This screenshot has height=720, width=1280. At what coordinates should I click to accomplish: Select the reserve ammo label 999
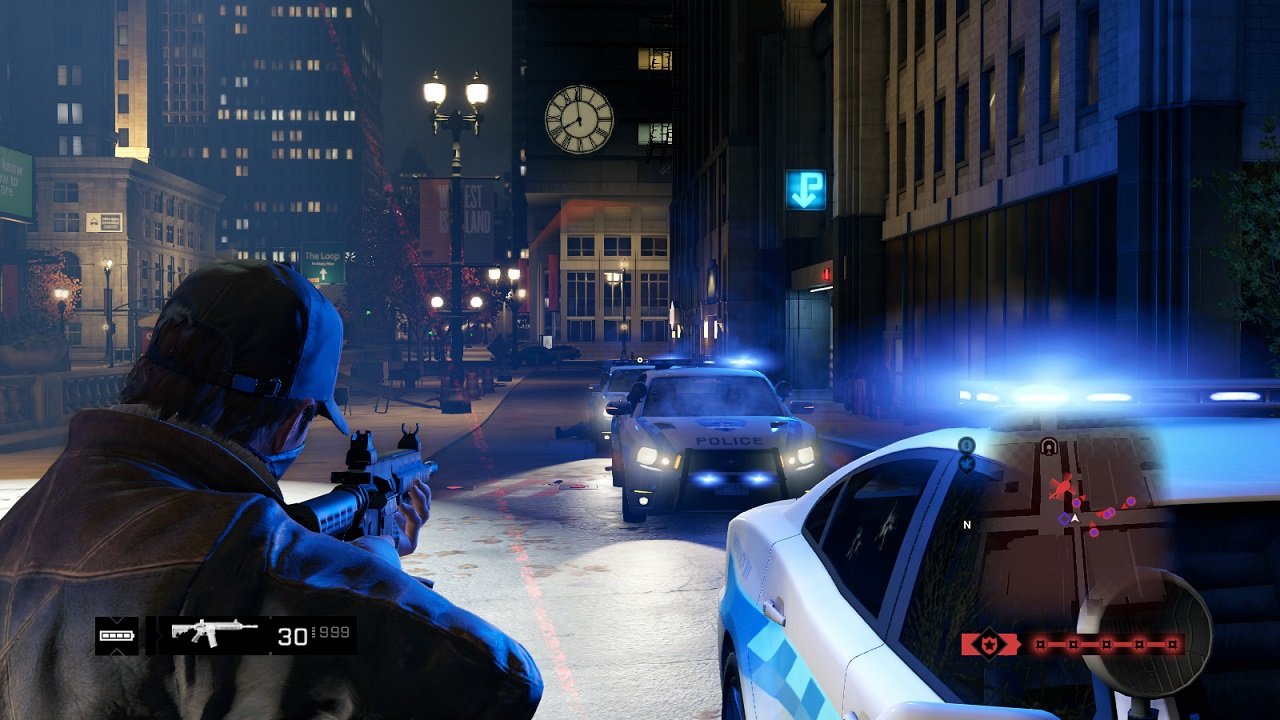click(x=333, y=634)
